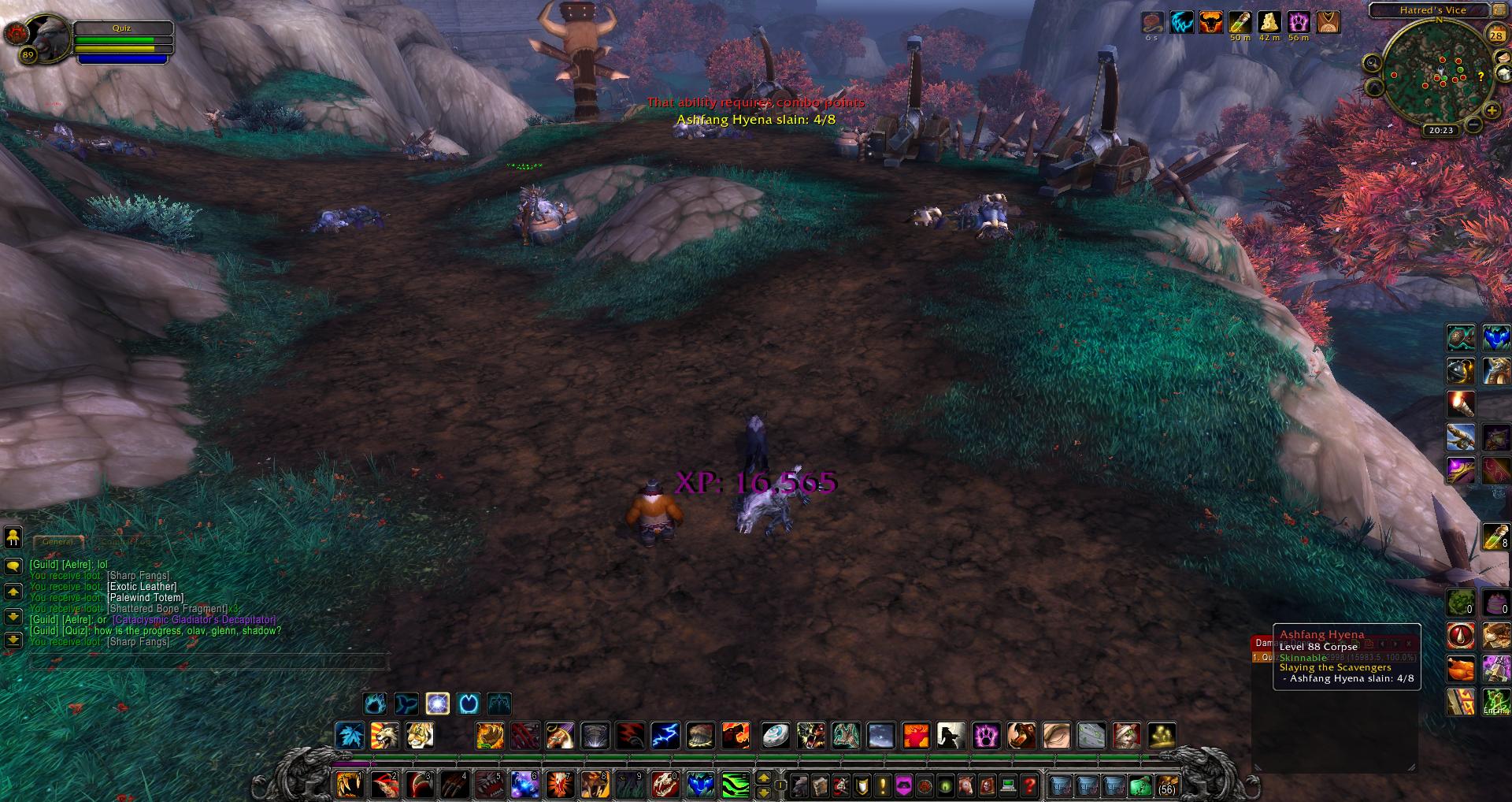Use the yellow claw ability in slot 1
1512x802 pixels.
point(349,785)
